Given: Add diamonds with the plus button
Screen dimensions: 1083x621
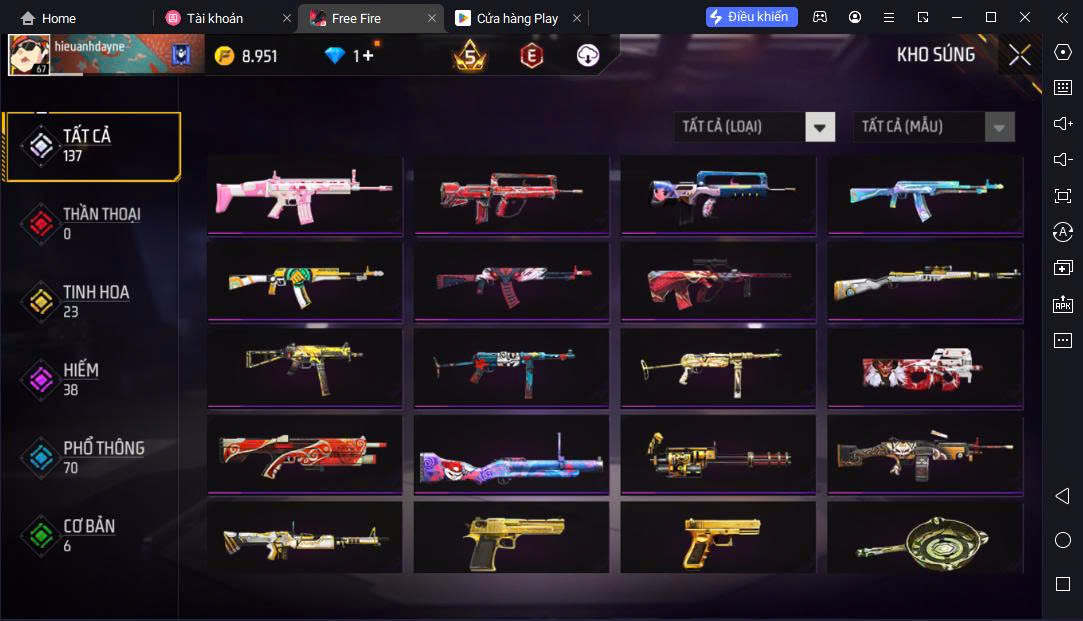Looking at the screenshot, I should (x=368, y=56).
